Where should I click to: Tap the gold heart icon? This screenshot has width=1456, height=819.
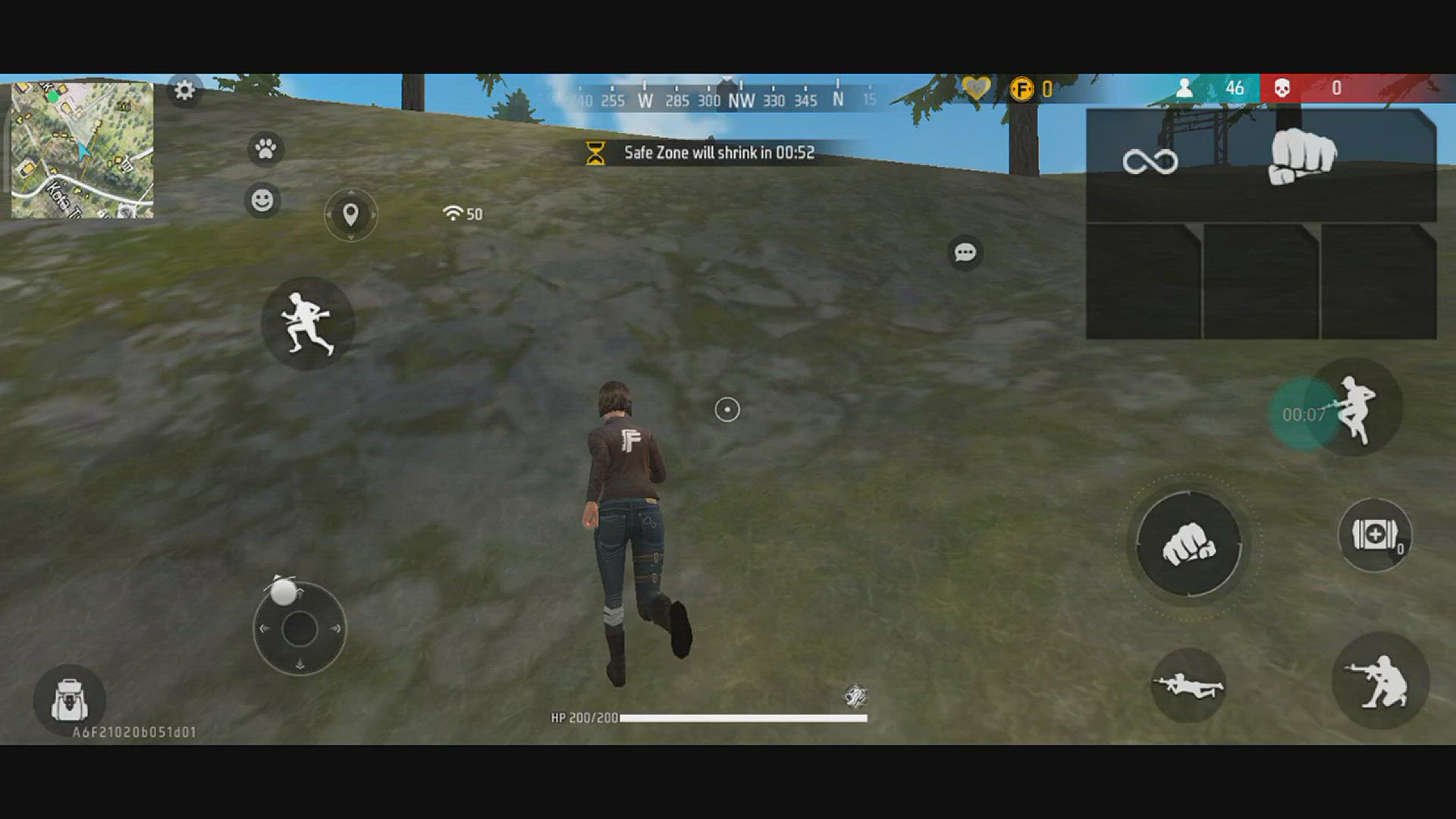click(976, 89)
